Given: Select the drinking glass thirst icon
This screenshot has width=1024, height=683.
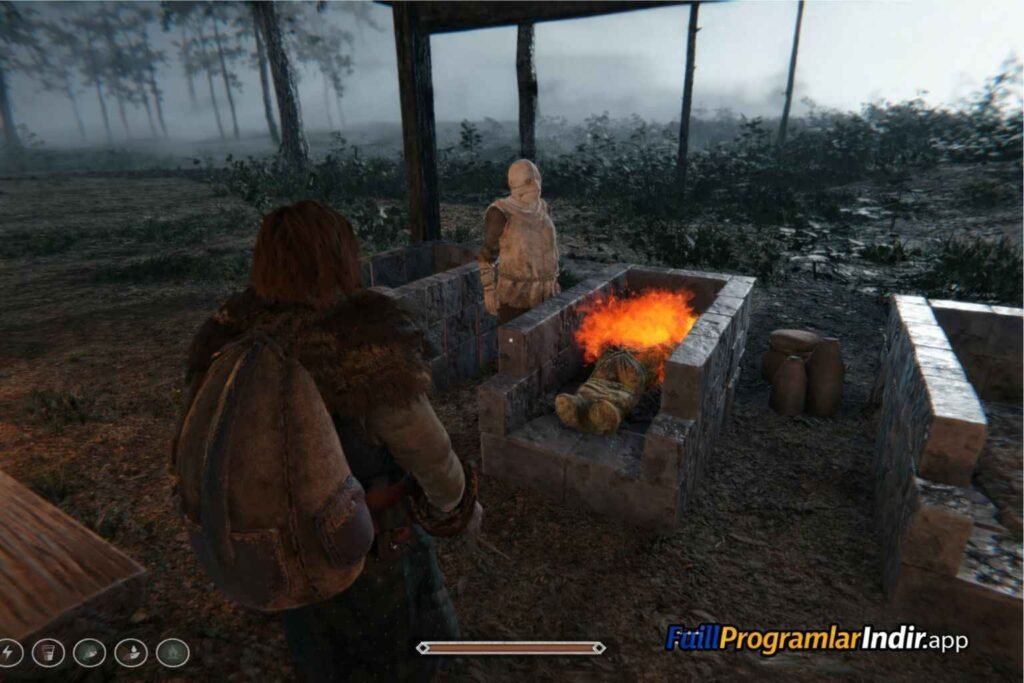Looking at the screenshot, I should 48,653.
